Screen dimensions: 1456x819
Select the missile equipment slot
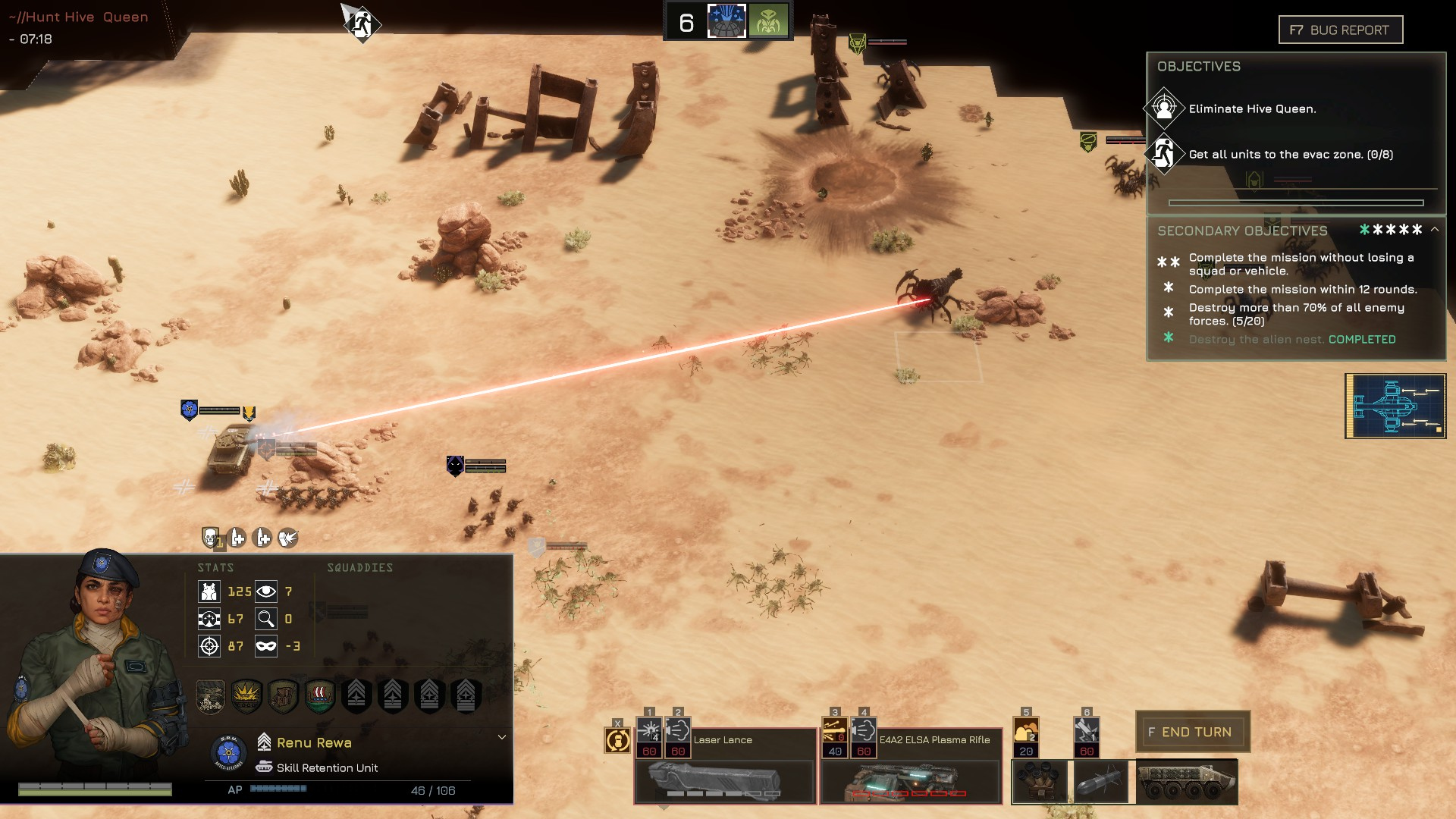coord(1101,781)
